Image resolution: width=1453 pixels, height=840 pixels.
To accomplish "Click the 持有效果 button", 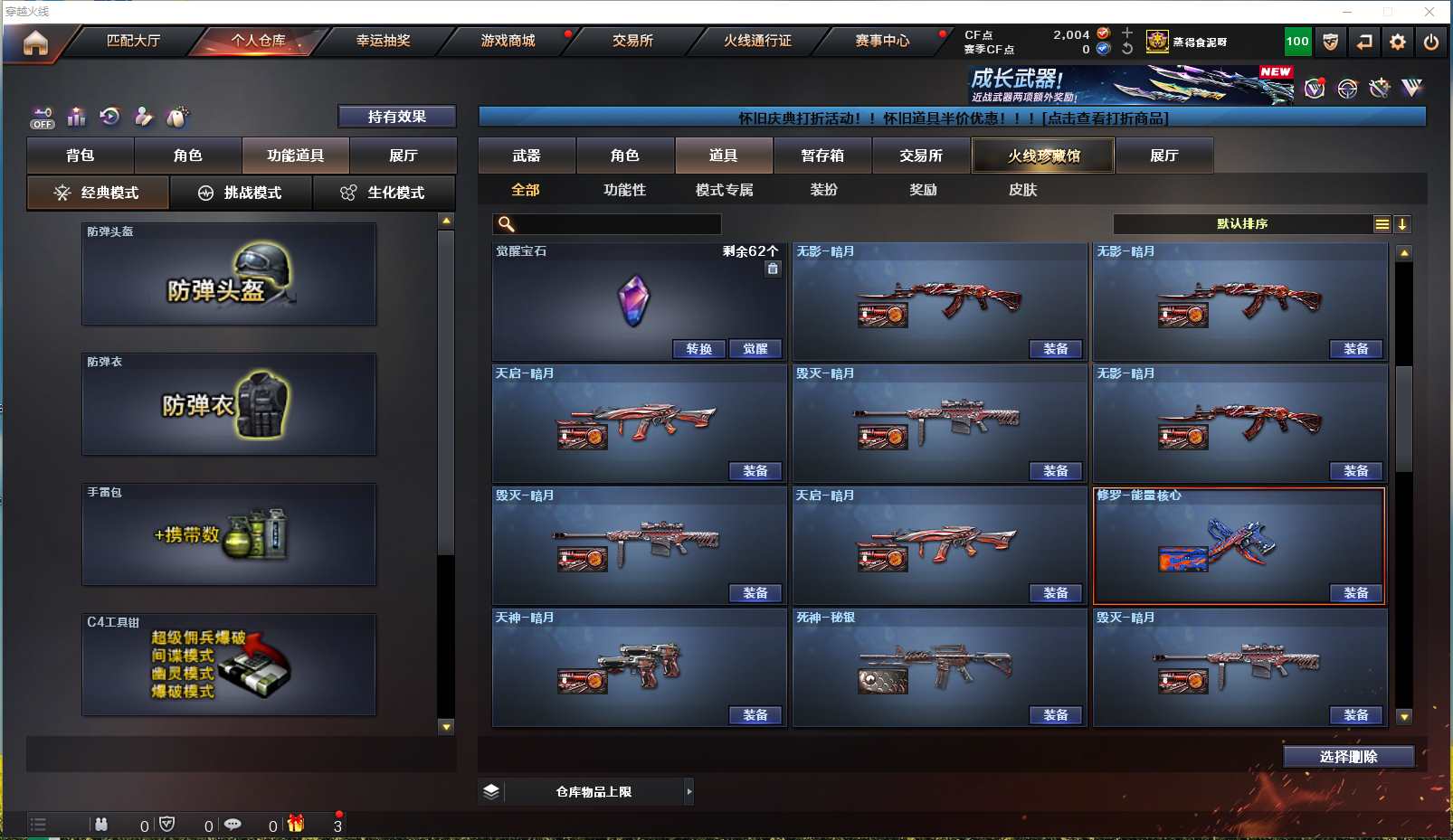I will point(396,117).
